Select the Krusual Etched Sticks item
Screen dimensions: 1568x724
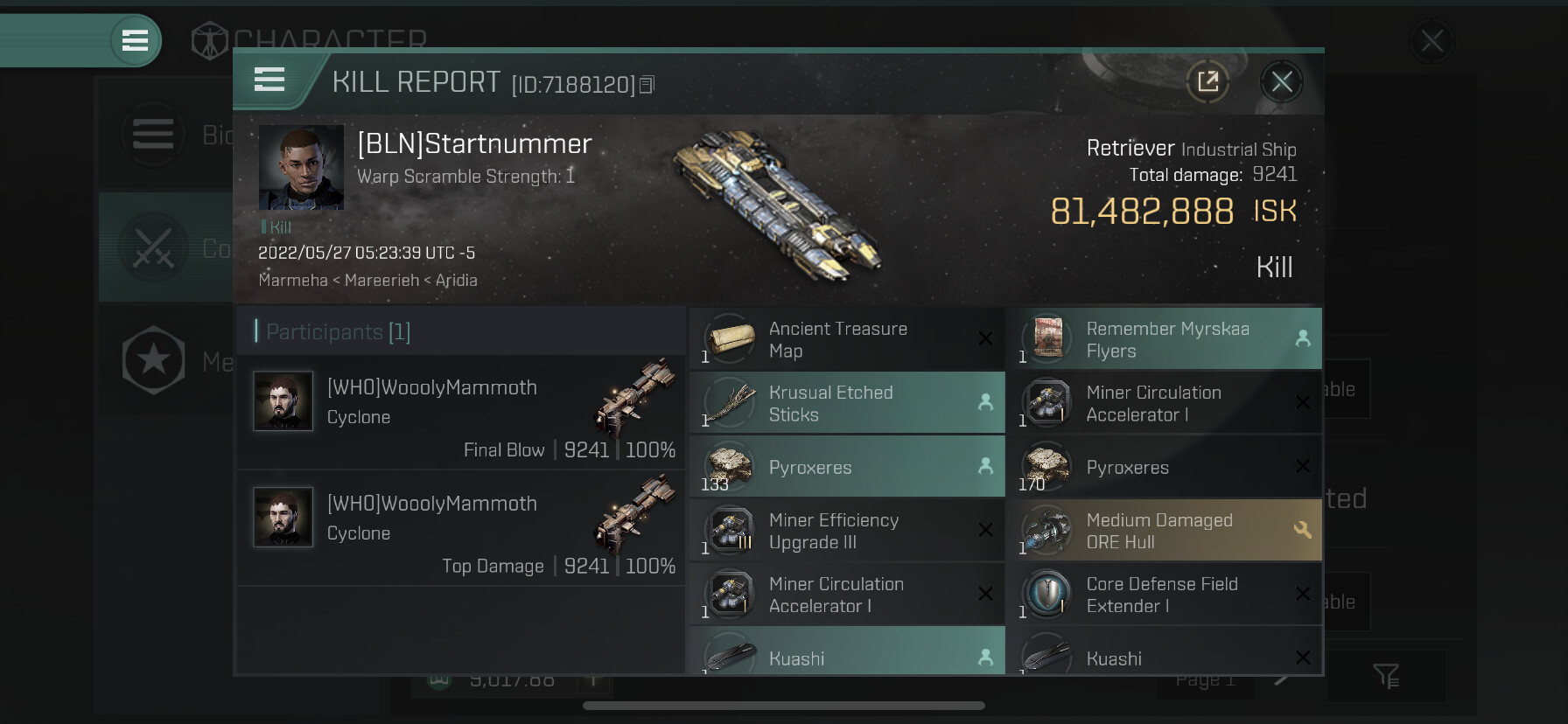pyautogui.click(x=846, y=403)
